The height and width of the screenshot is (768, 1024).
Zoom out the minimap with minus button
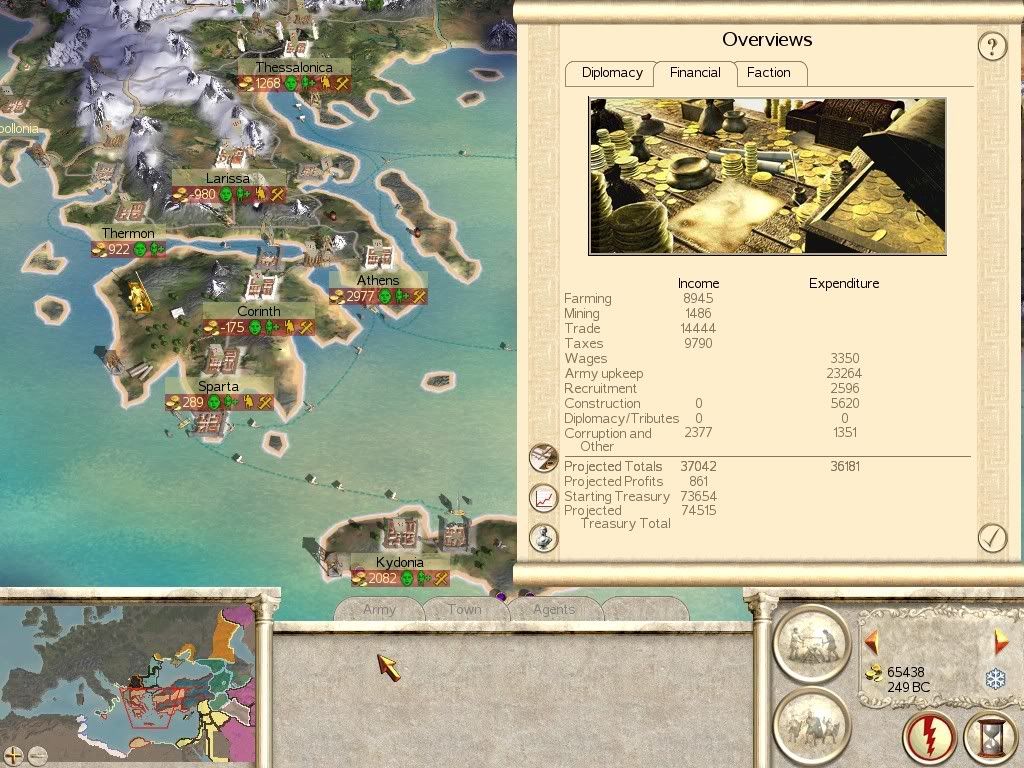coord(38,755)
